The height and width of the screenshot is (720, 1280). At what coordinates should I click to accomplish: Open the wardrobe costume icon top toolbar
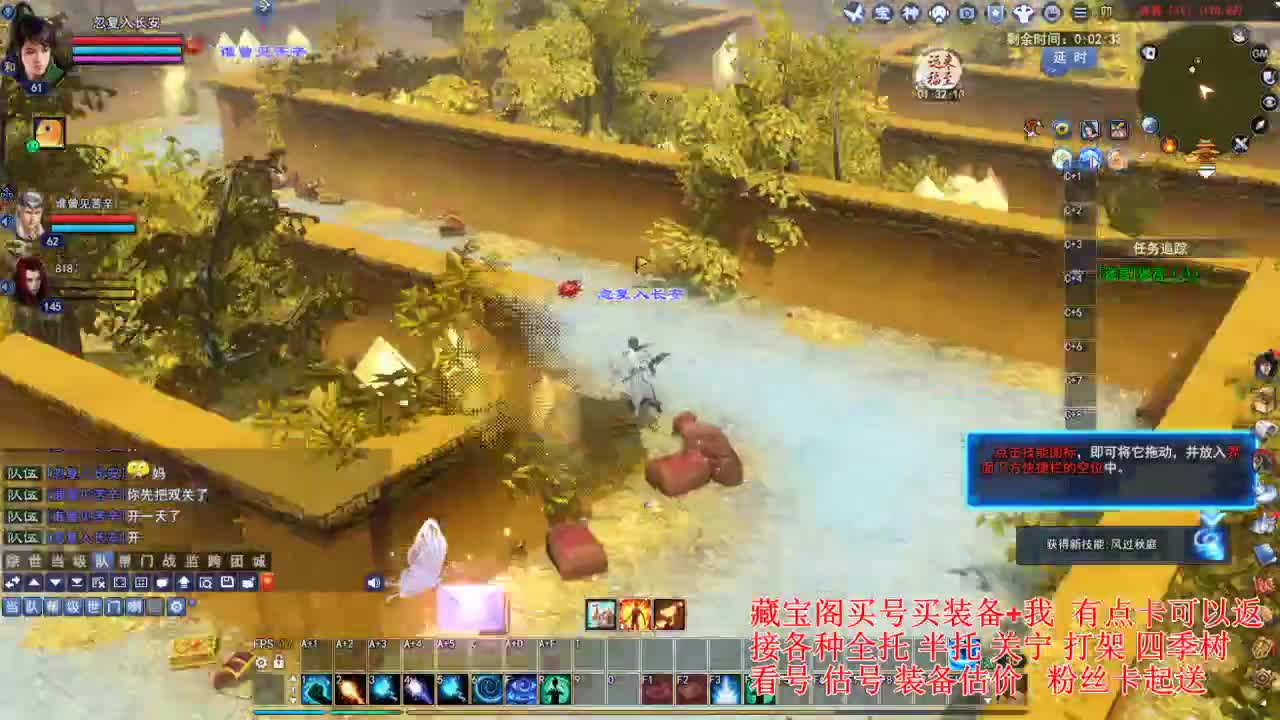click(1022, 13)
